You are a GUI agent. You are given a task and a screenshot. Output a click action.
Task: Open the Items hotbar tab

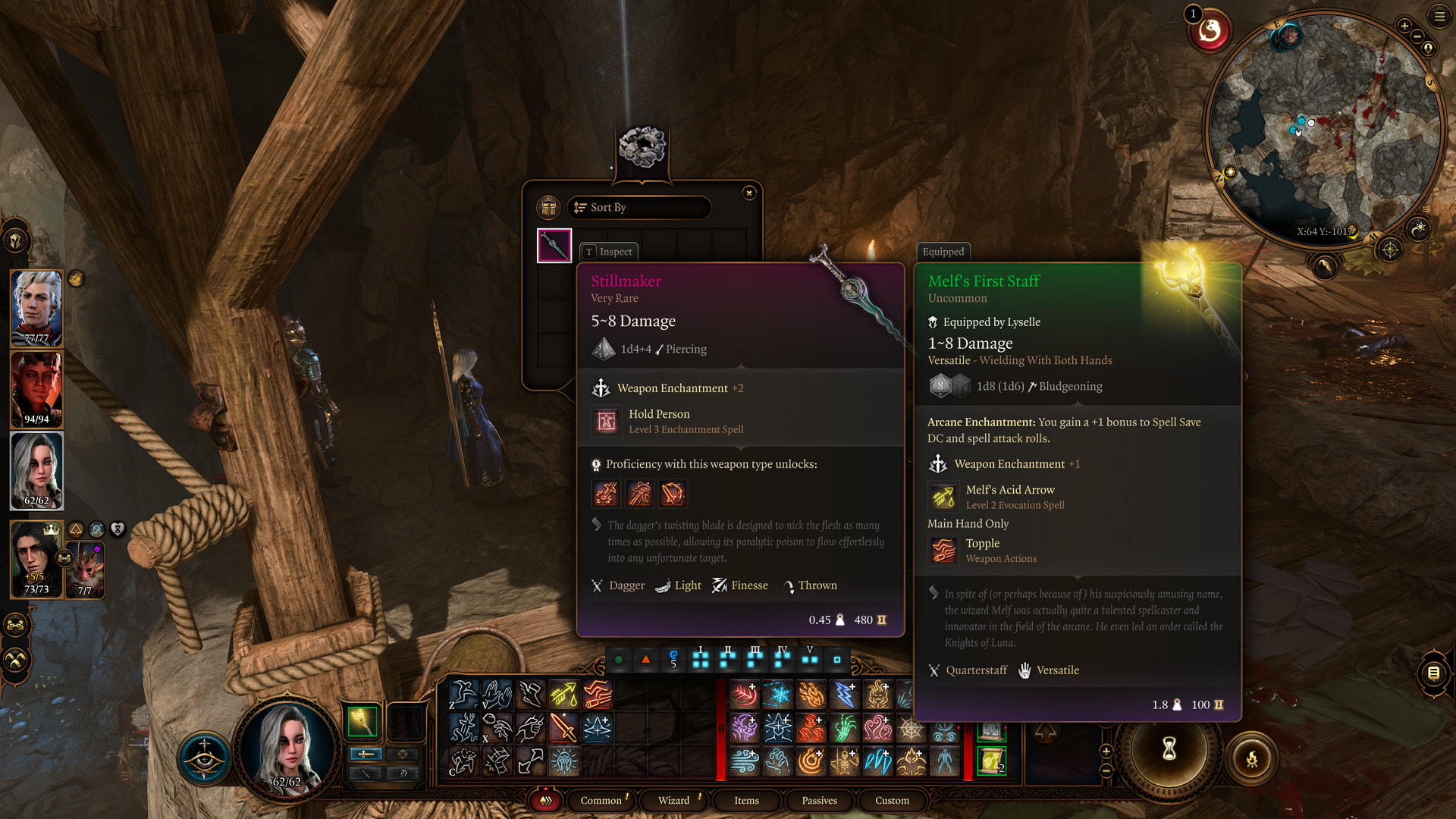click(746, 800)
